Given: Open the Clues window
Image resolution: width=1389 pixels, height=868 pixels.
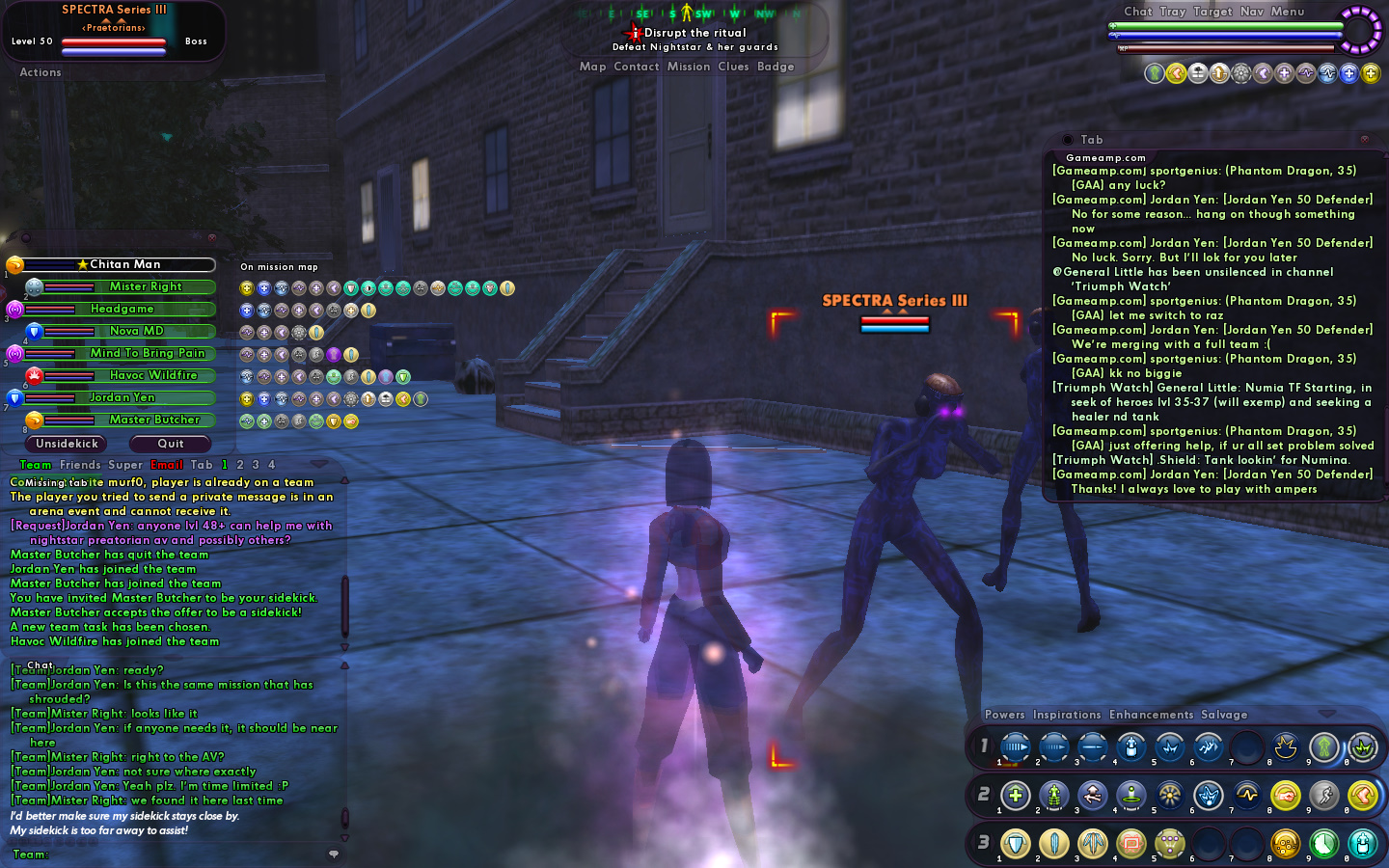Looking at the screenshot, I should tap(733, 67).
